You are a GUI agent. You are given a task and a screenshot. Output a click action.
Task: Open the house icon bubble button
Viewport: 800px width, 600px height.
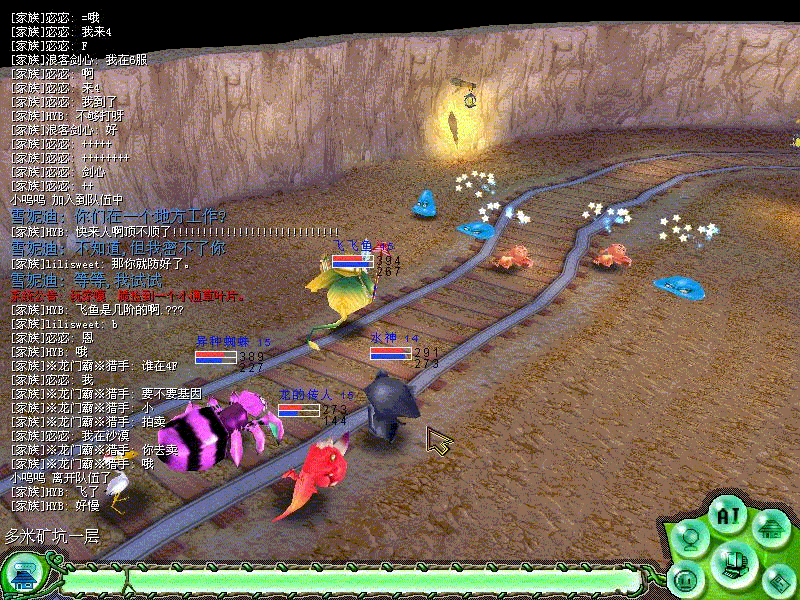(771, 527)
